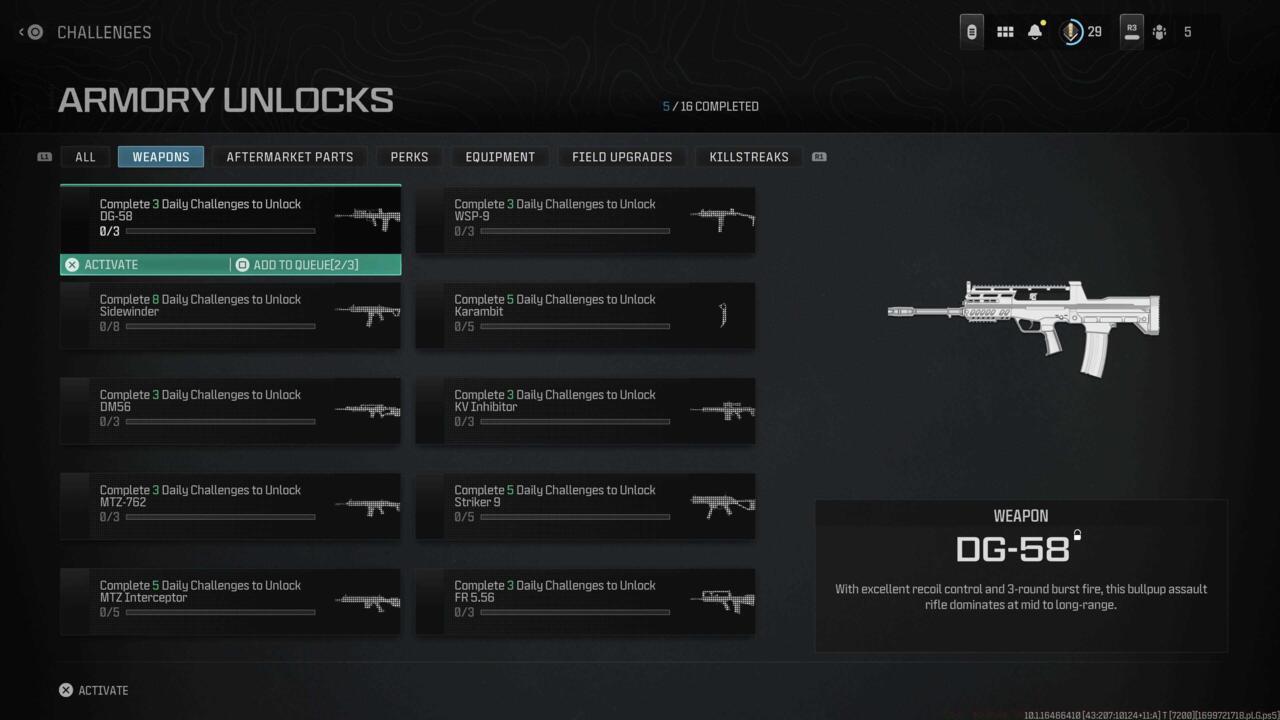Image resolution: width=1280 pixels, height=720 pixels.
Task: Open the FIELD UPGRADES tab
Action: tap(621, 156)
